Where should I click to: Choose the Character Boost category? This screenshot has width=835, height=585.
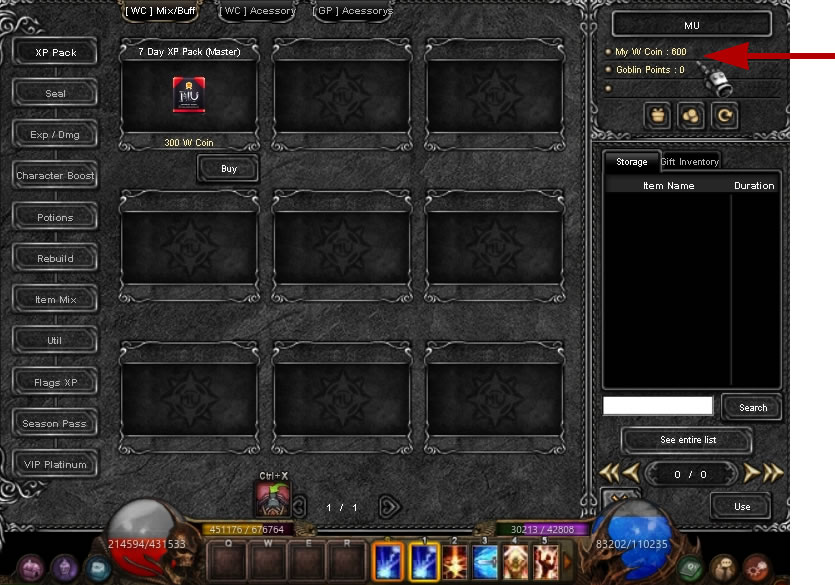55,176
